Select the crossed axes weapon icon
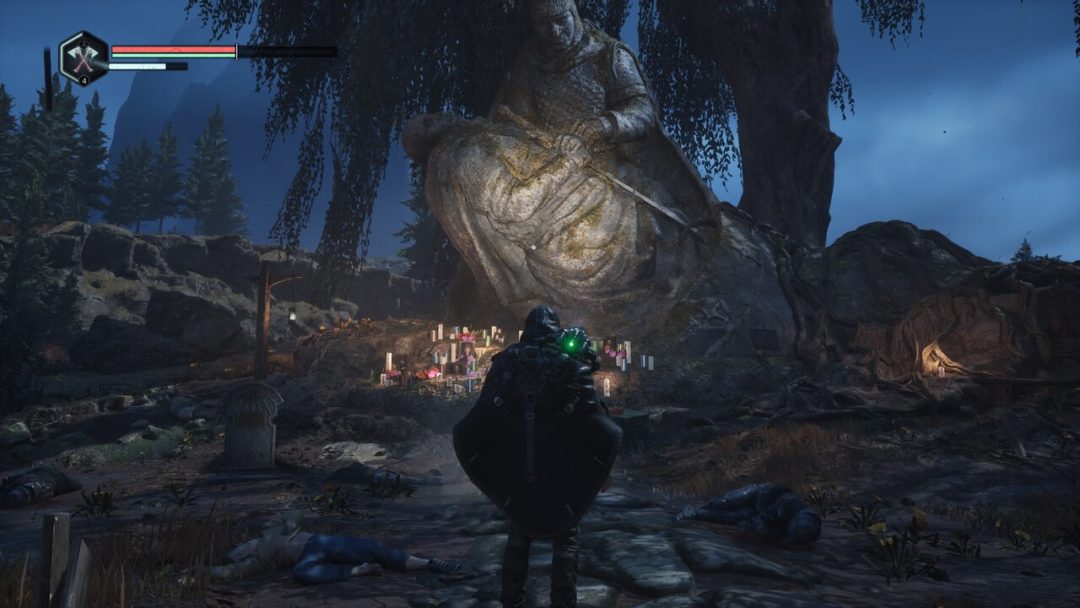Screen dimensions: 1080x608 [83, 57]
